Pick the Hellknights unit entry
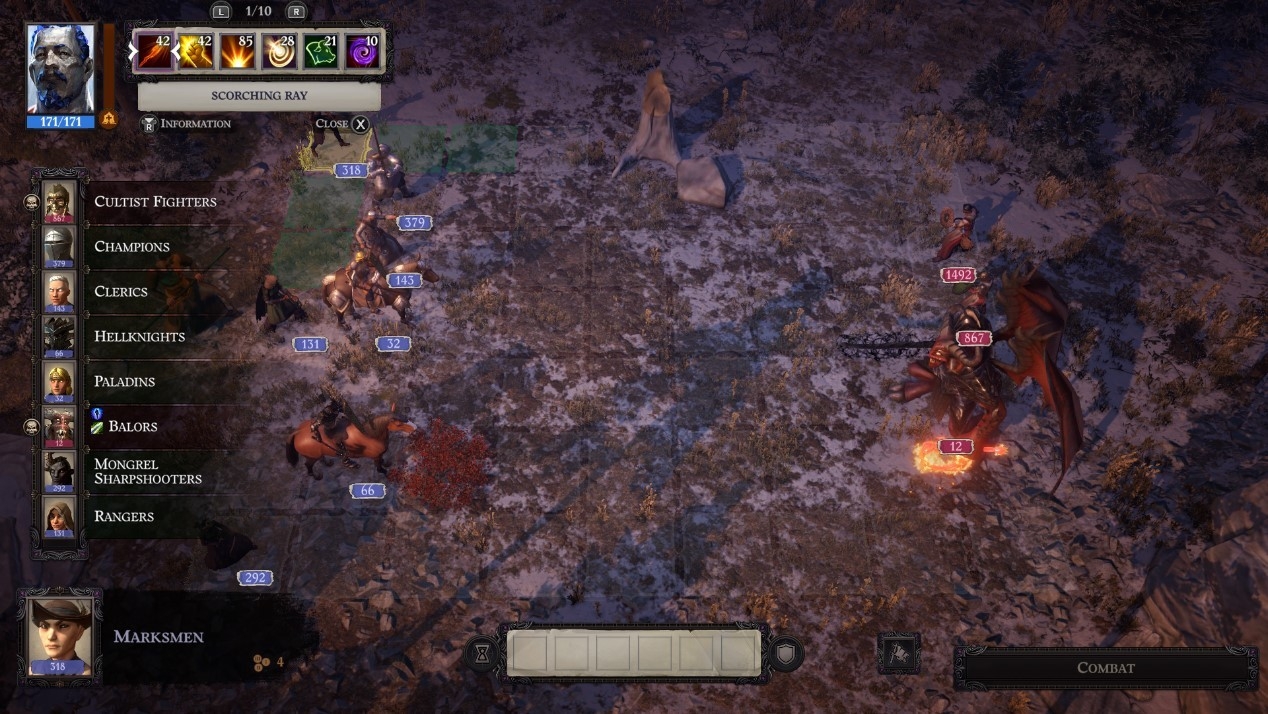 [139, 337]
